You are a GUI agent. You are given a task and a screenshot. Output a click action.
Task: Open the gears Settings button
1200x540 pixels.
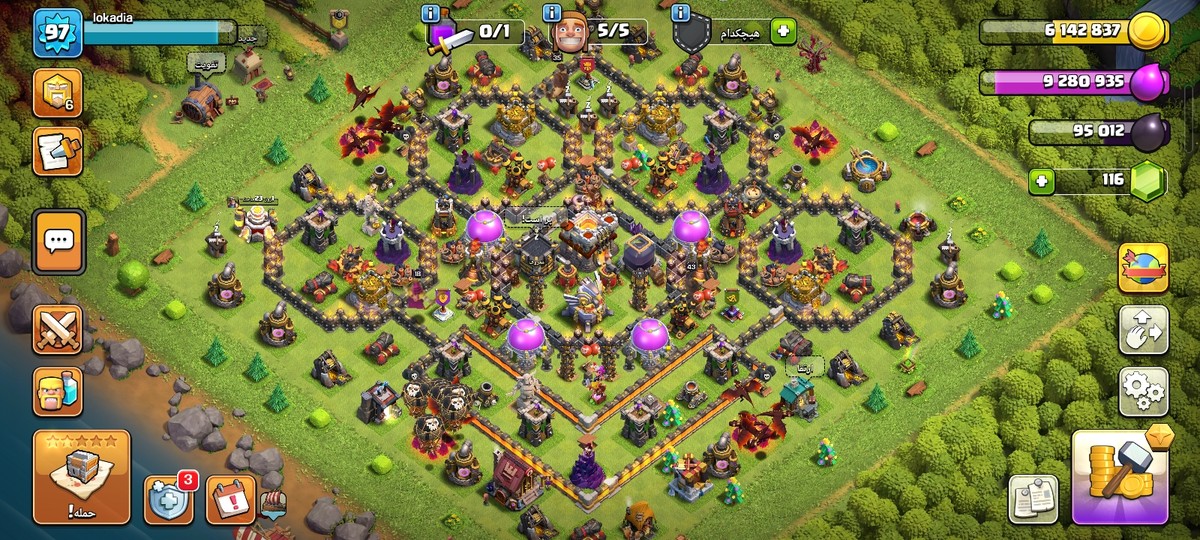(x=1143, y=391)
